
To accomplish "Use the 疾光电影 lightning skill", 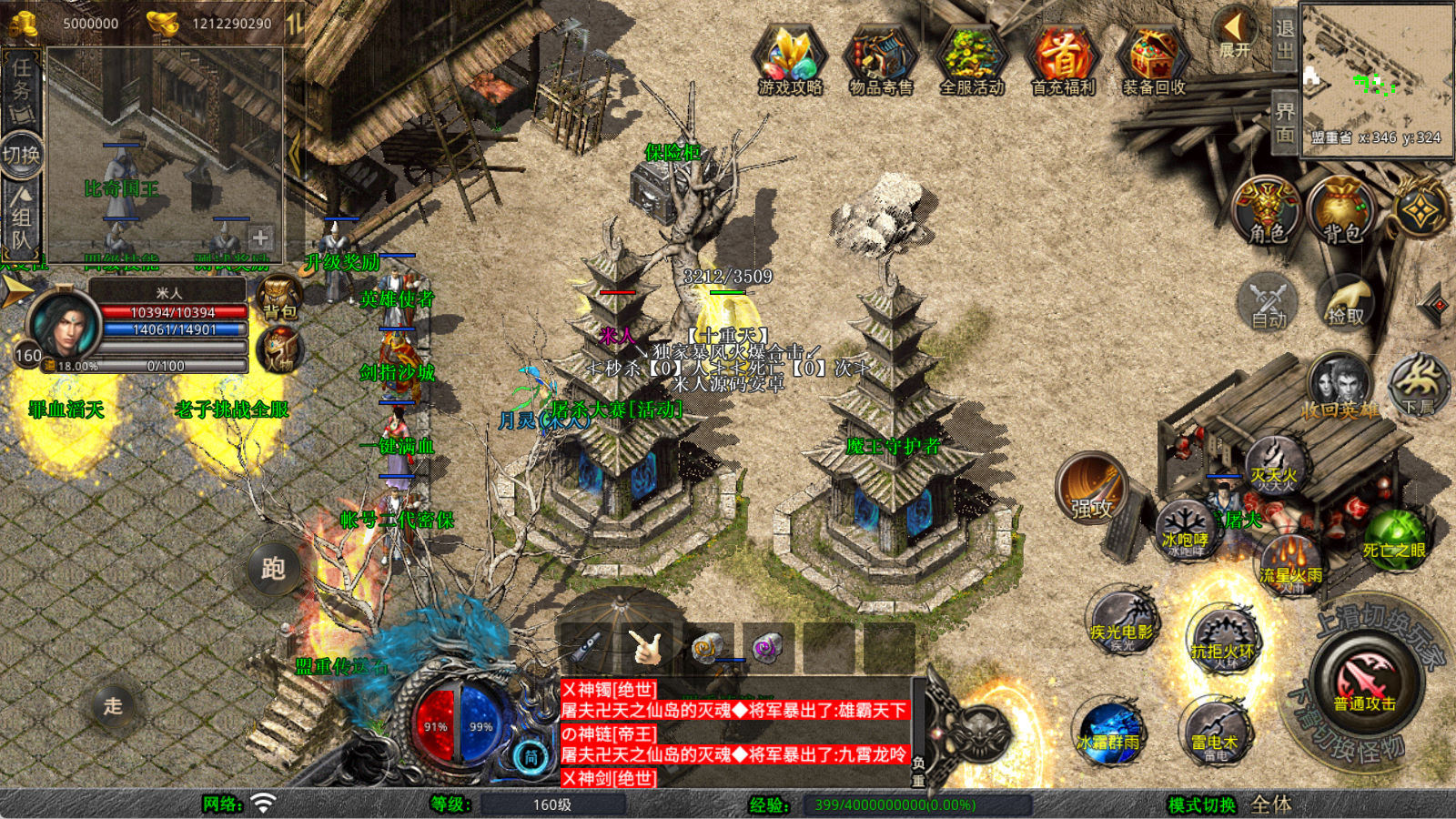I will click(1122, 623).
